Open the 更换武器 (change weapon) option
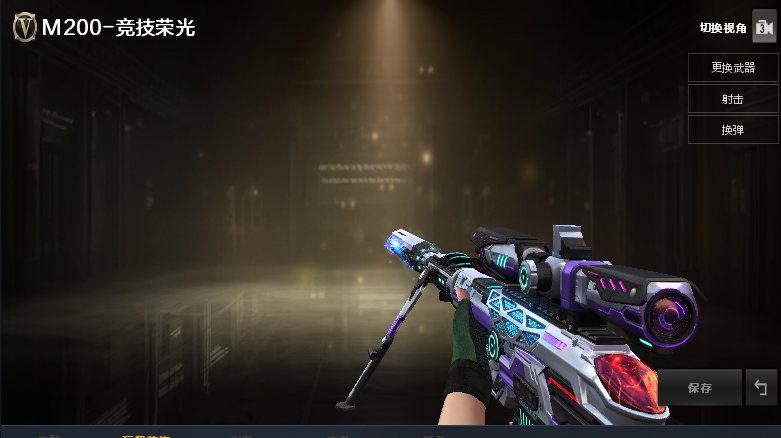Image resolution: width=781 pixels, height=438 pixels. 733,68
